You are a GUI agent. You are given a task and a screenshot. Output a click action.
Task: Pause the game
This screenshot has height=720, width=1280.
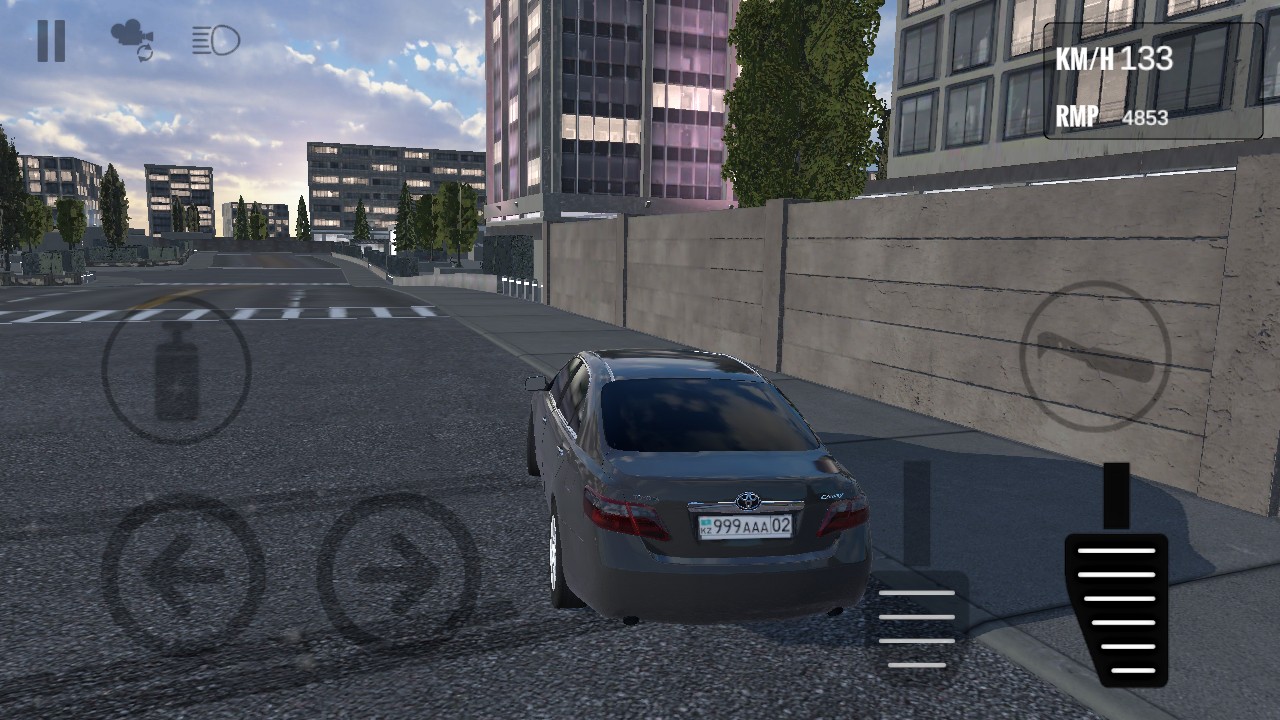pyautogui.click(x=51, y=41)
